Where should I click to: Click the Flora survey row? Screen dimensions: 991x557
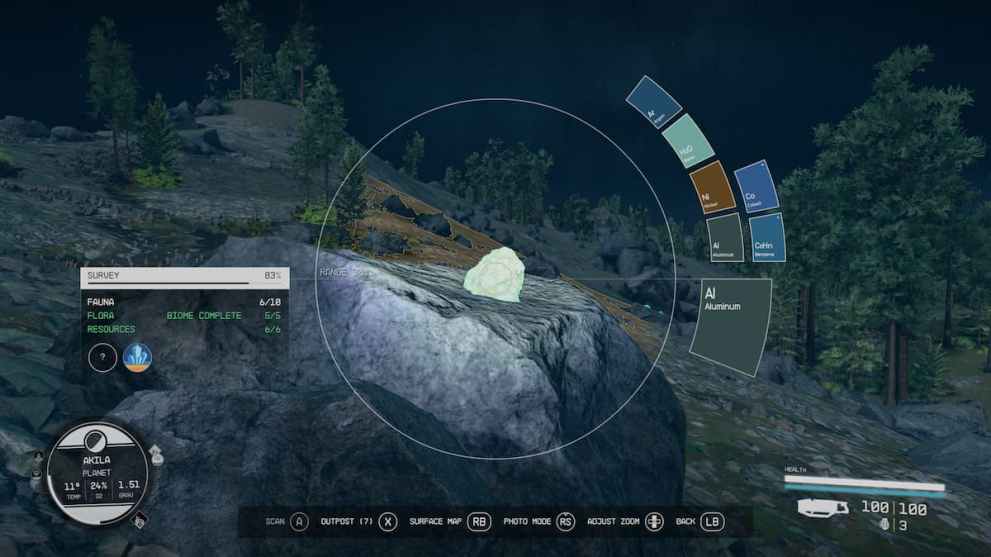184,315
